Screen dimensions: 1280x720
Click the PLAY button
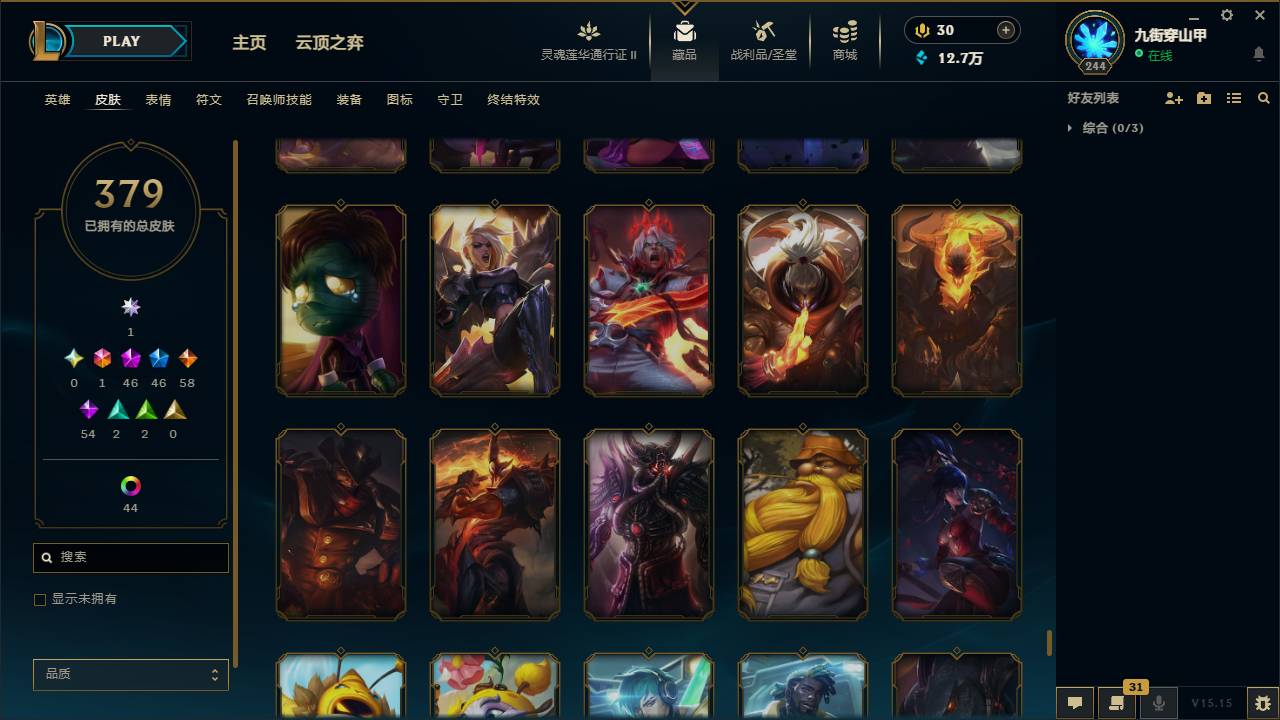pos(121,41)
